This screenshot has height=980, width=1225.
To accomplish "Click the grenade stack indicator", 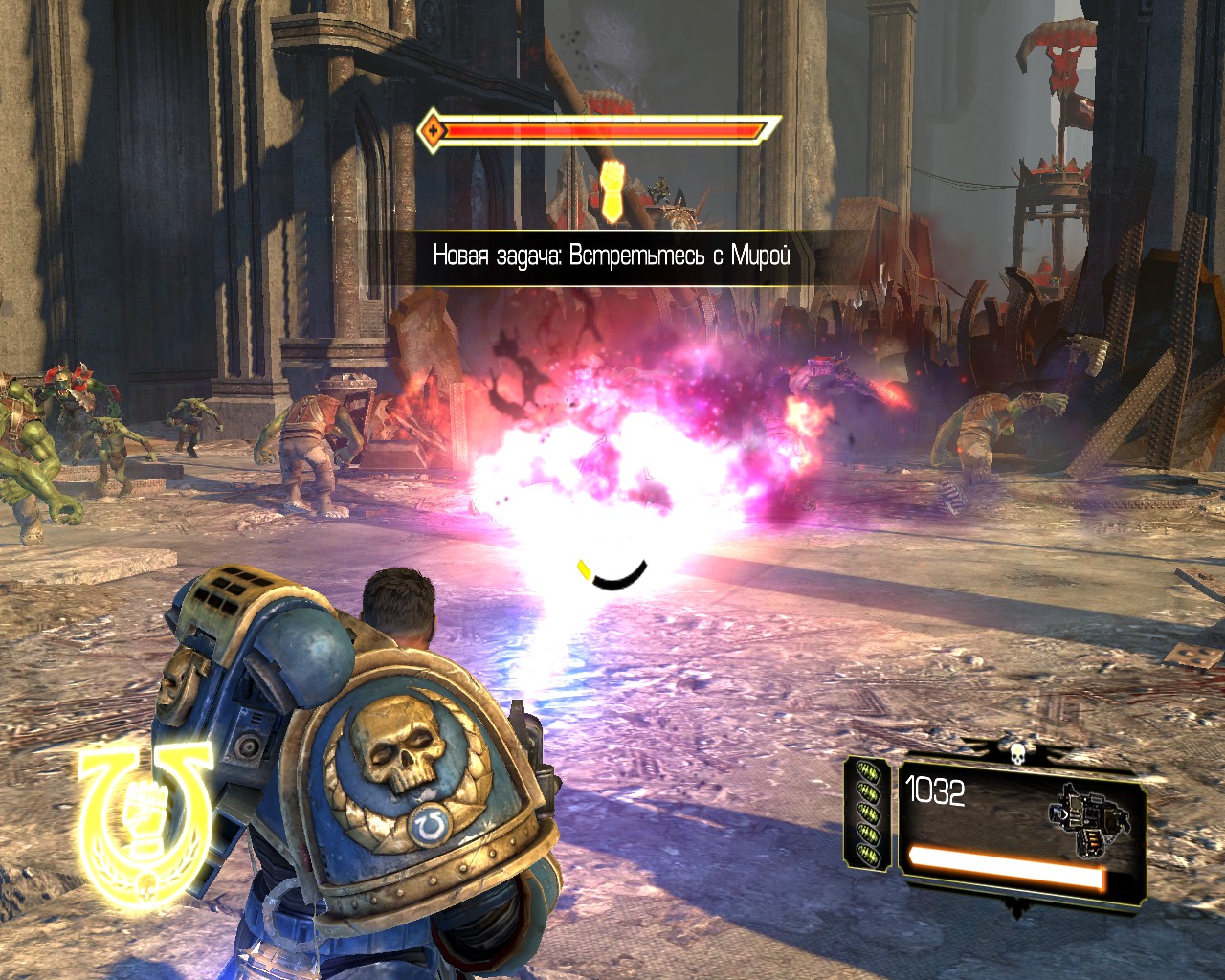I will pyautogui.click(x=868, y=812).
